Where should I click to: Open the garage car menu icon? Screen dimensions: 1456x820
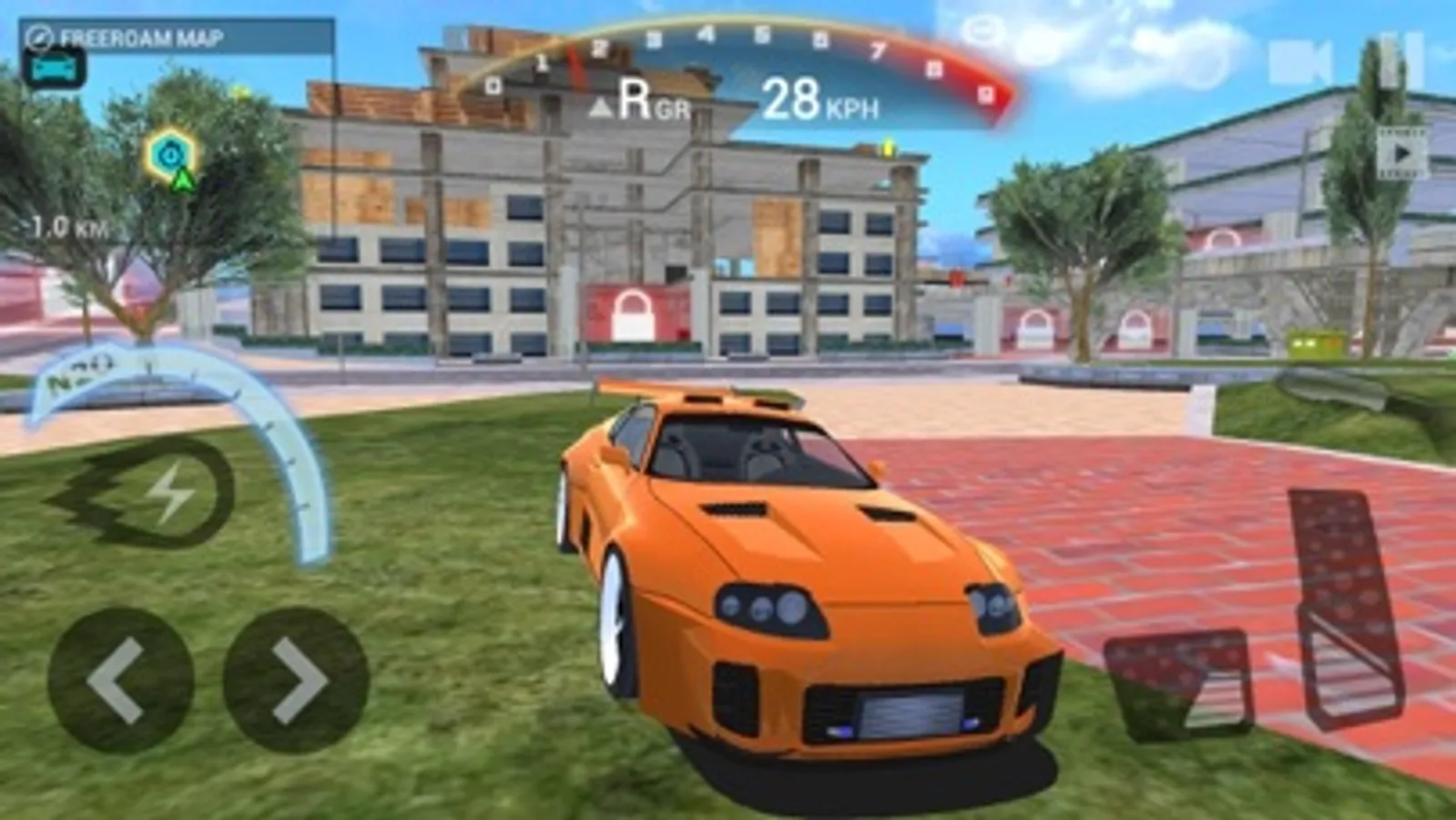[x=55, y=66]
